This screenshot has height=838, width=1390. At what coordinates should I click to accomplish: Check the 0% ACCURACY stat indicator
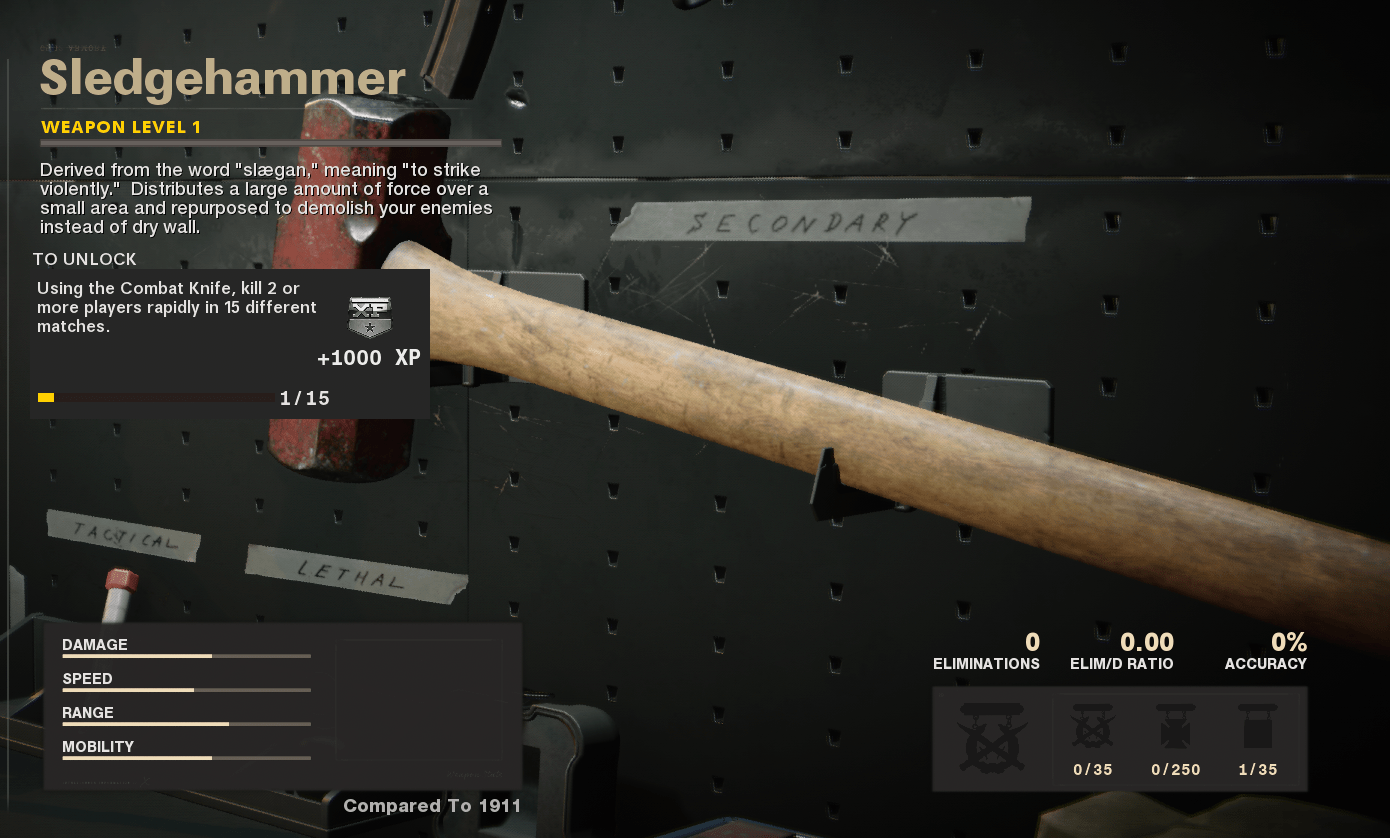point(1266,651)
